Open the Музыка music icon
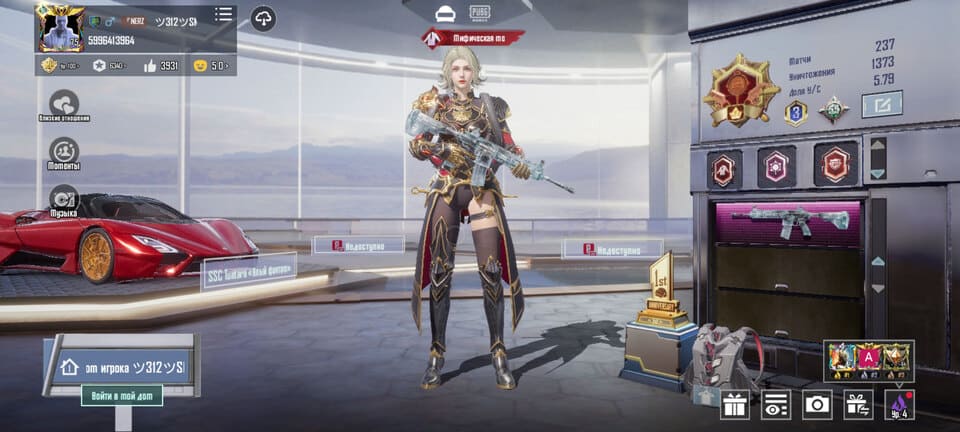Screen dimensions: 960x432 click(x=64, y=197)
